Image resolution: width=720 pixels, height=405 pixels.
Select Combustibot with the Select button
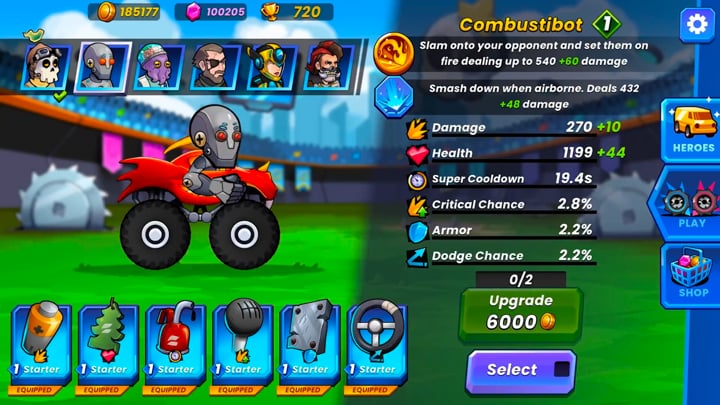click(x=520, y=370)
